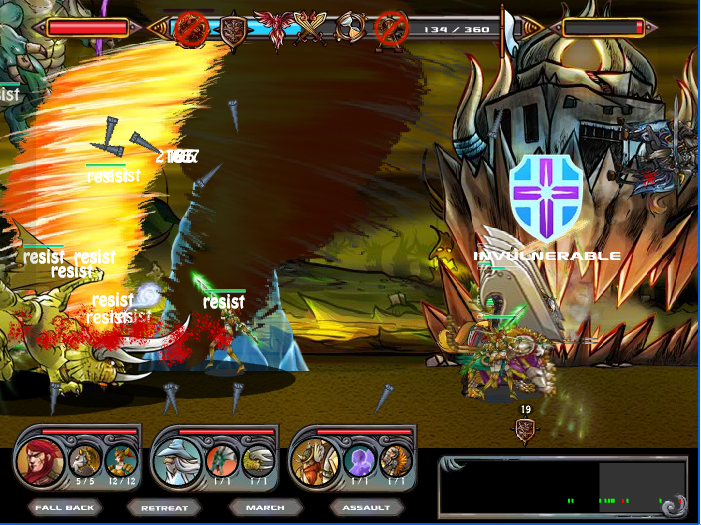The height and width of the screenshot is (525, 701).
Task: Click the battlefield minimap panel
Action: pyautogui.click(x=562, y=487)
